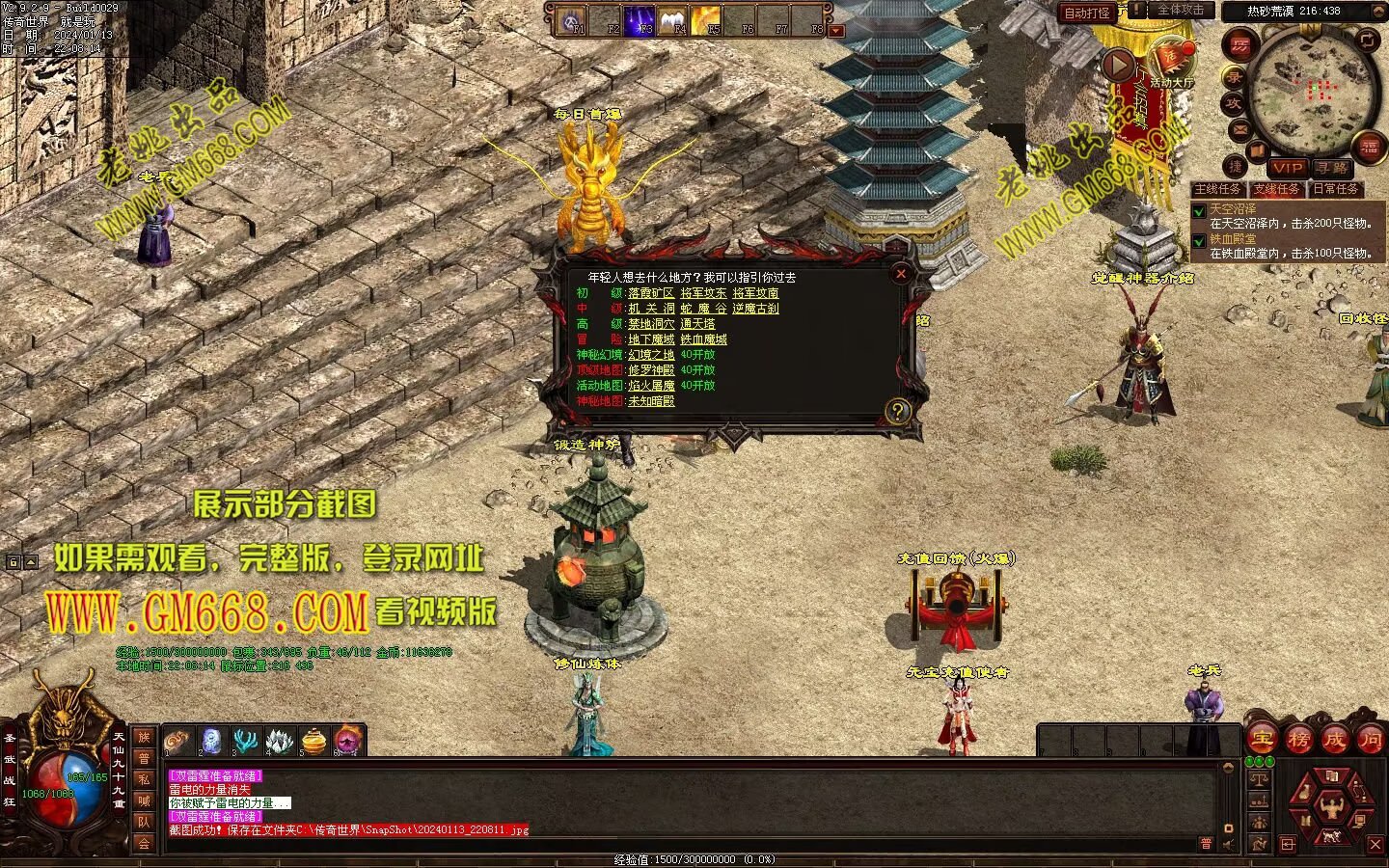Screen dimensions: 1389x868
Task: Open the dialog's question mark help button
Action: coord(898,412)
